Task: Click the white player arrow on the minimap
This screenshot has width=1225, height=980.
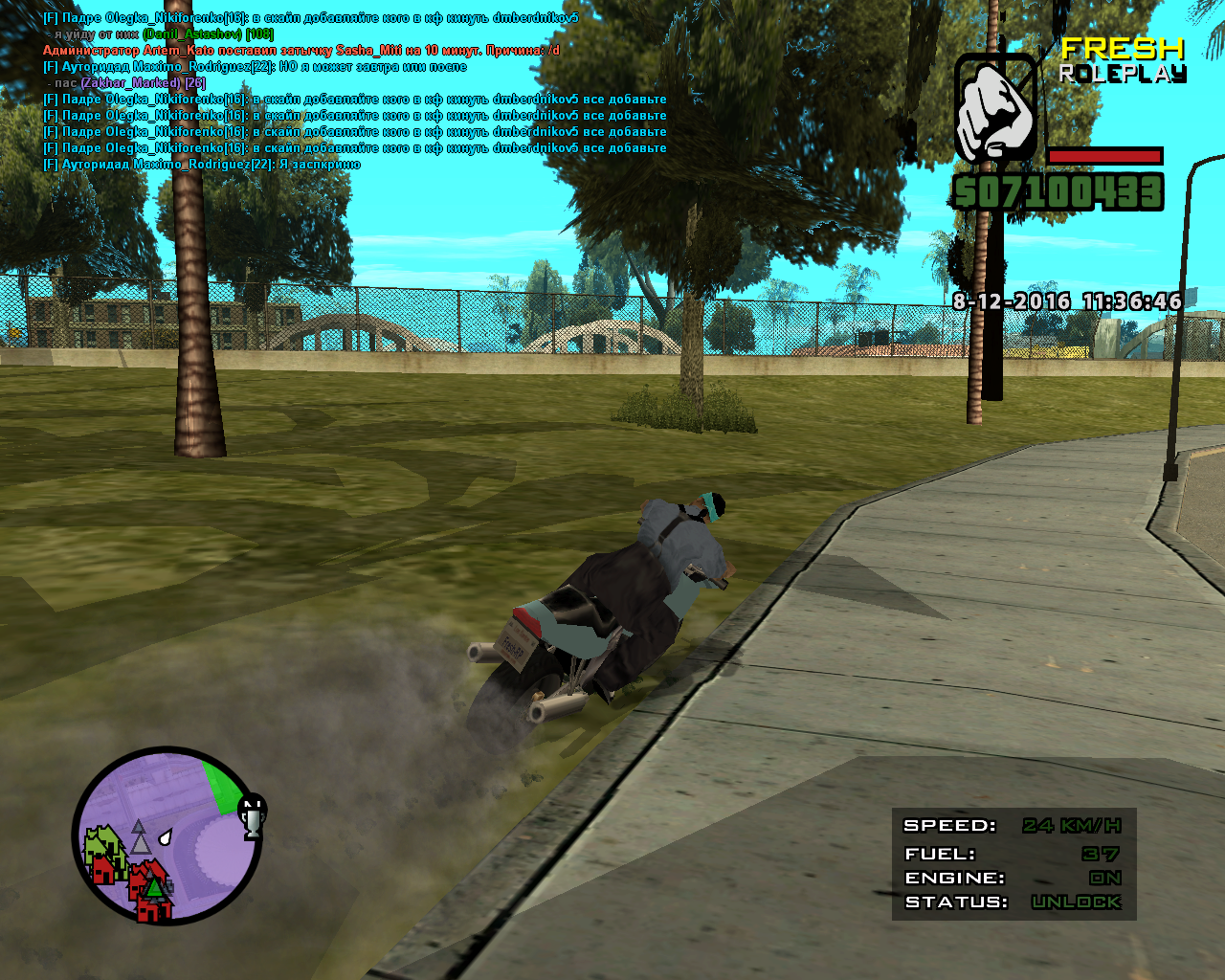Action: point(165,837)
